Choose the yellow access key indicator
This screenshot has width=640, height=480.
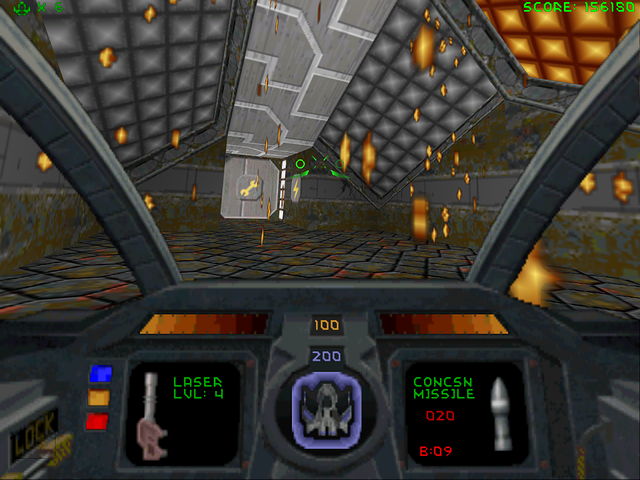tap(99, 397)
